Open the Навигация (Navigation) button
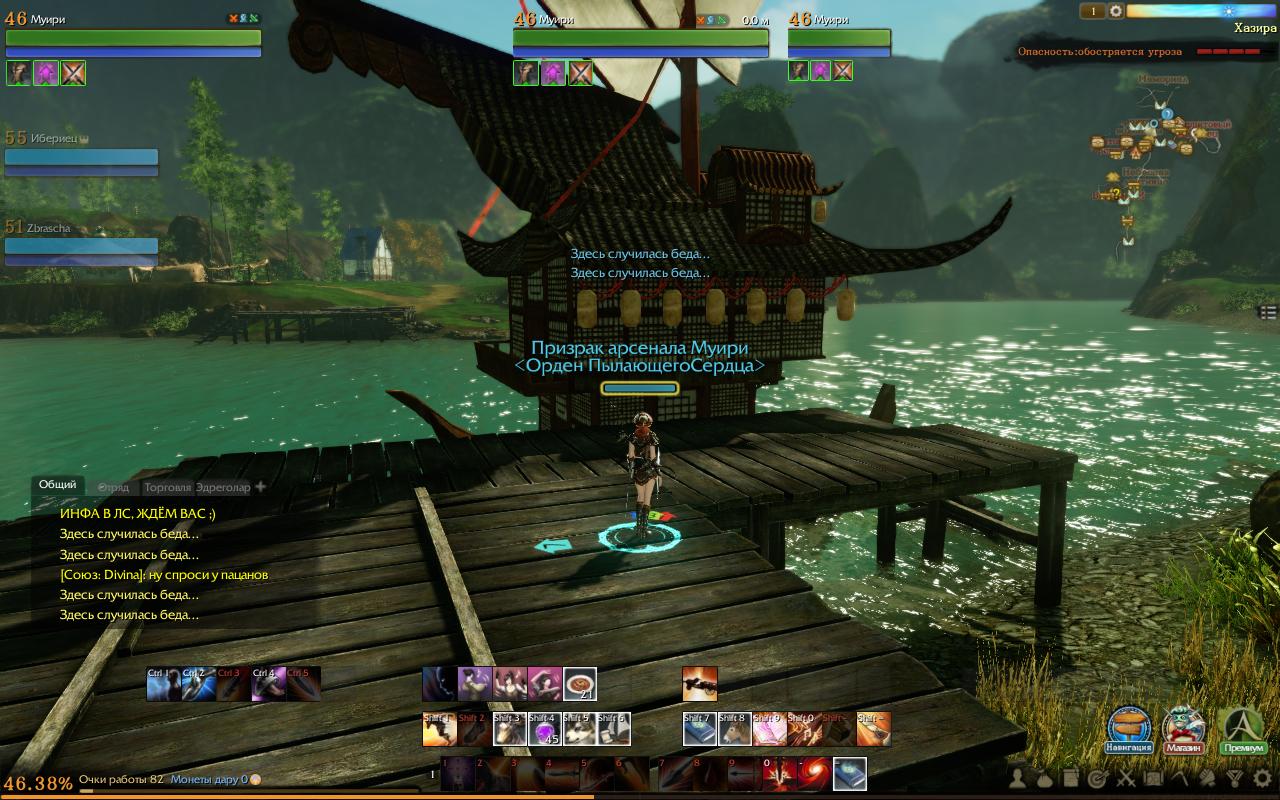Viewport: 1280px width, 800px height. click(x=1129, y=730)
